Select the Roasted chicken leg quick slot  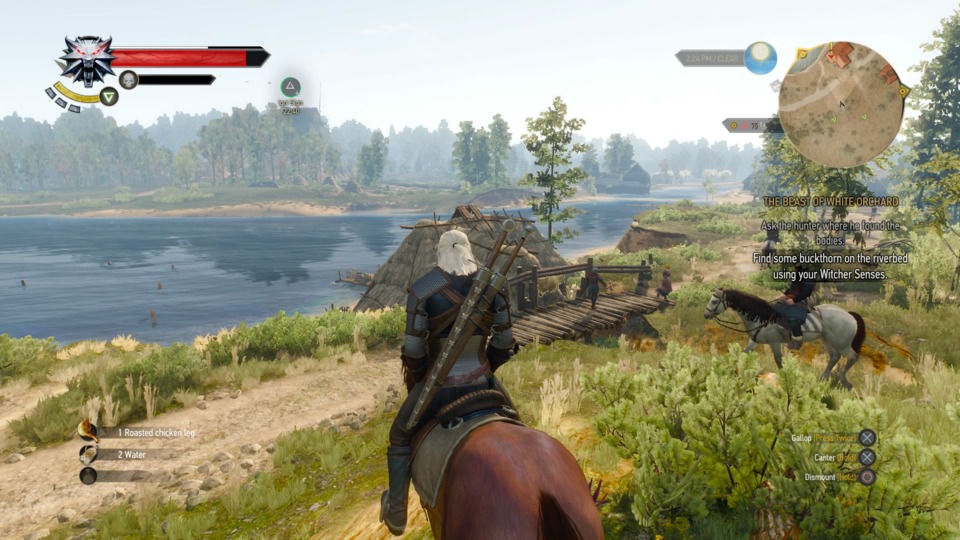coord(88,432)
